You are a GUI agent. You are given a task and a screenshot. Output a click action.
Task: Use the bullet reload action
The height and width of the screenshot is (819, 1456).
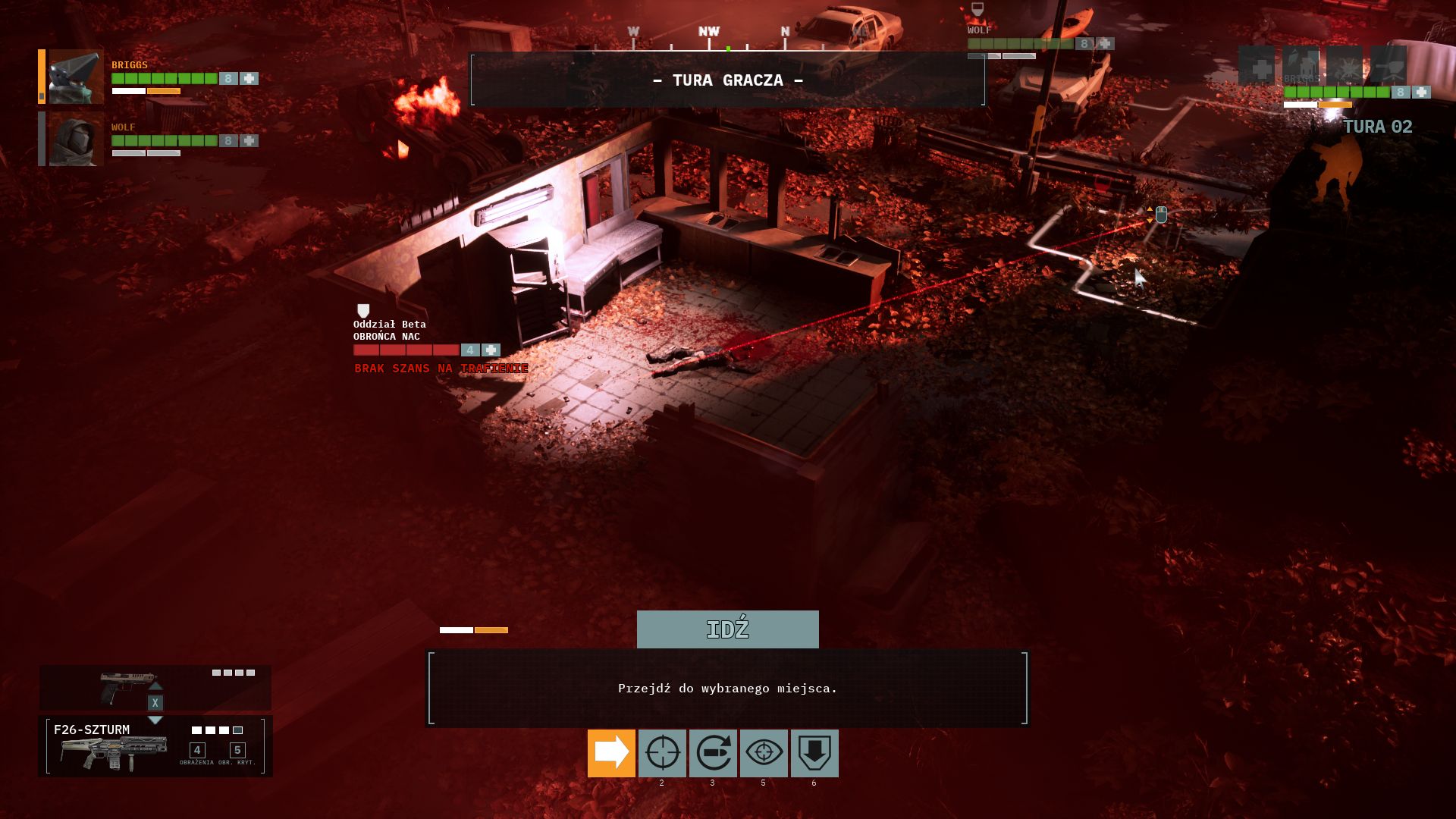pyautogui.click(x=713, y=753)
